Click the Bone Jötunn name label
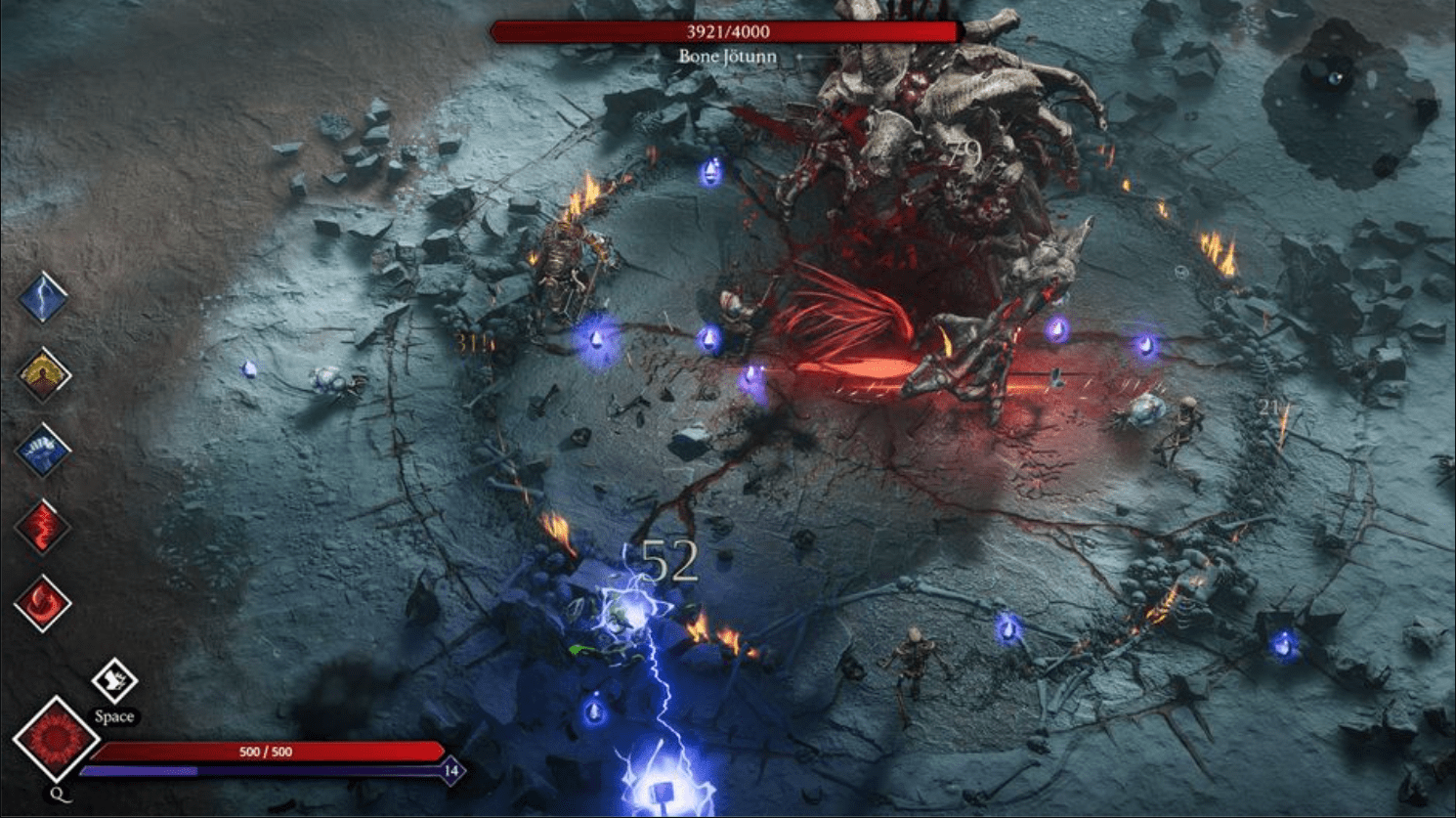Screen dimensions: 1456x818 pos(727,56)
